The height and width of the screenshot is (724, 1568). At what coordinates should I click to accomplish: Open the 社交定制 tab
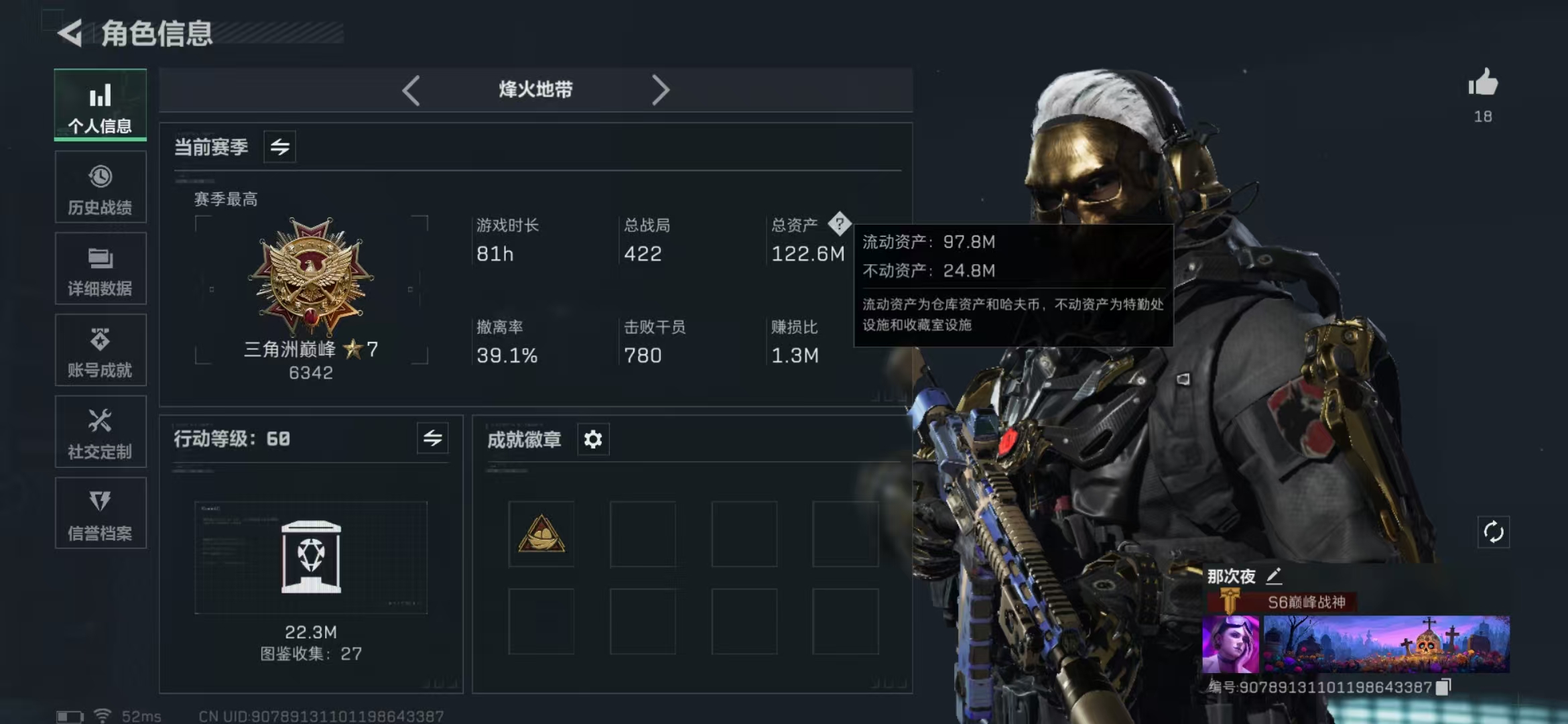pos(101,432)
